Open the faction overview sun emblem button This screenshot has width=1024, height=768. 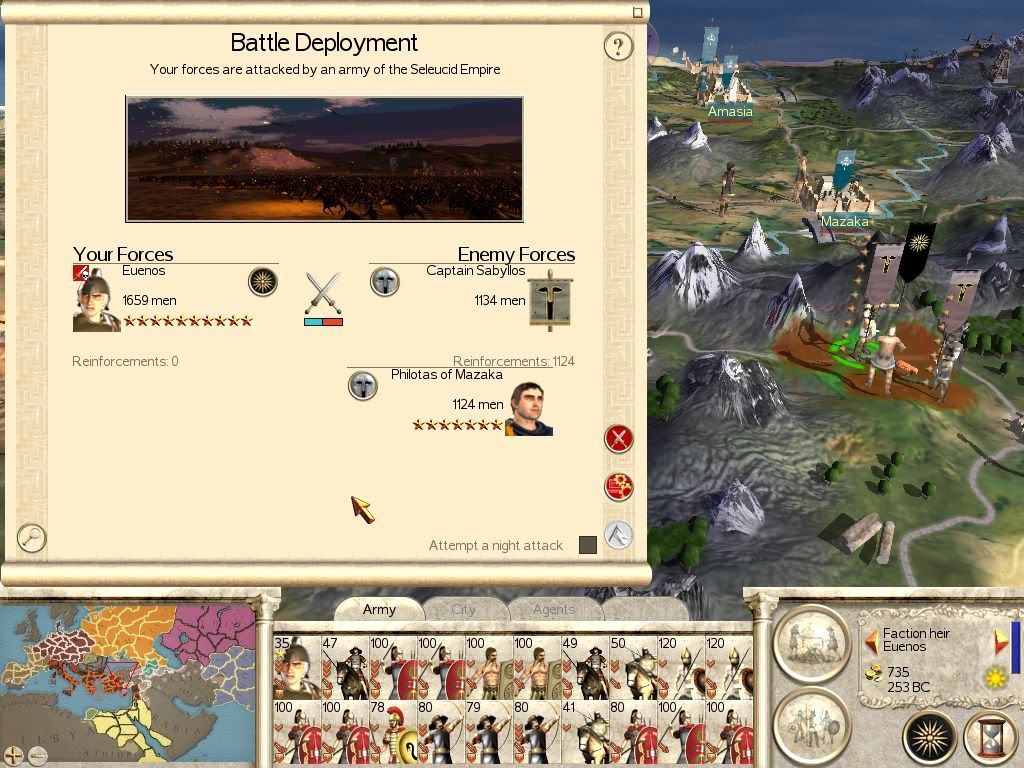[x=929, y=739]
